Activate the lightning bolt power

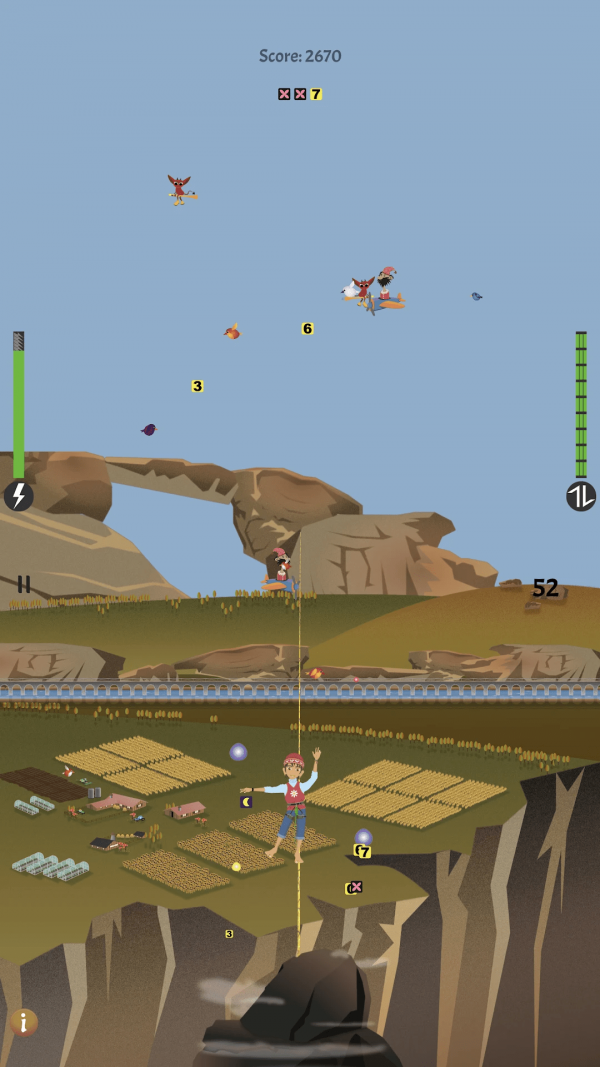tap(18, 496)
